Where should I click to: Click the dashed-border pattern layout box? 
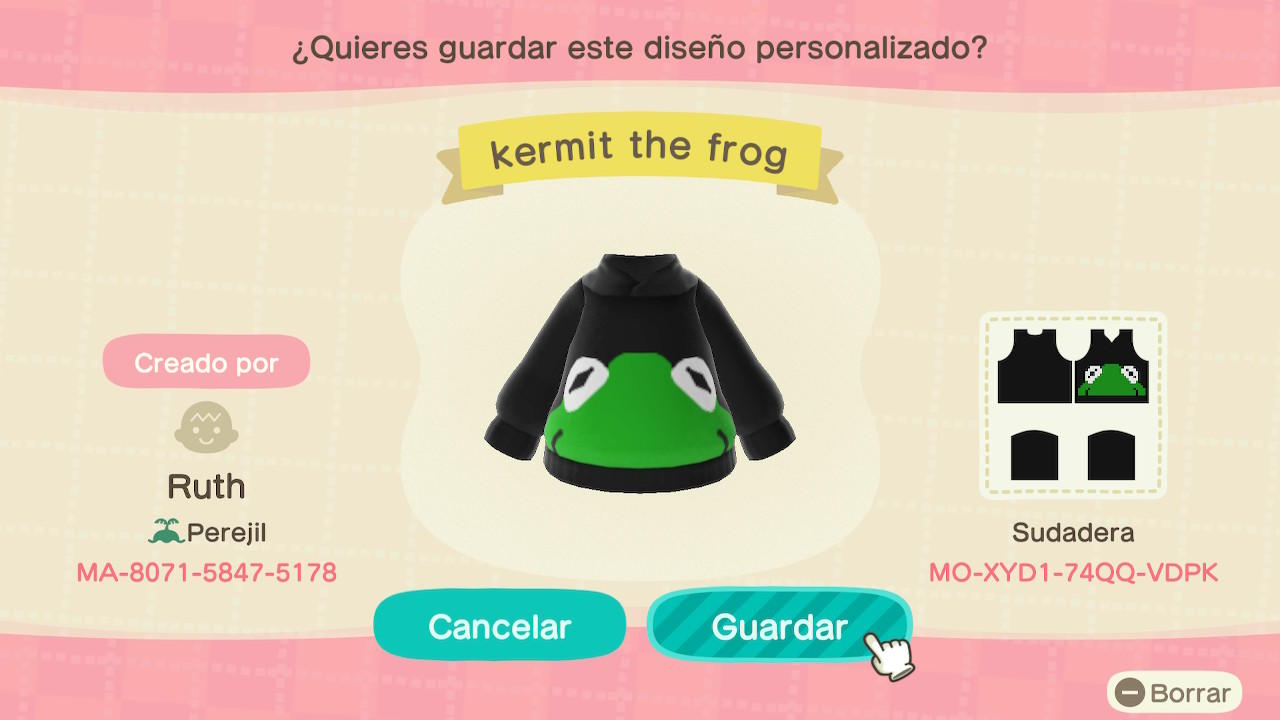1072,405
